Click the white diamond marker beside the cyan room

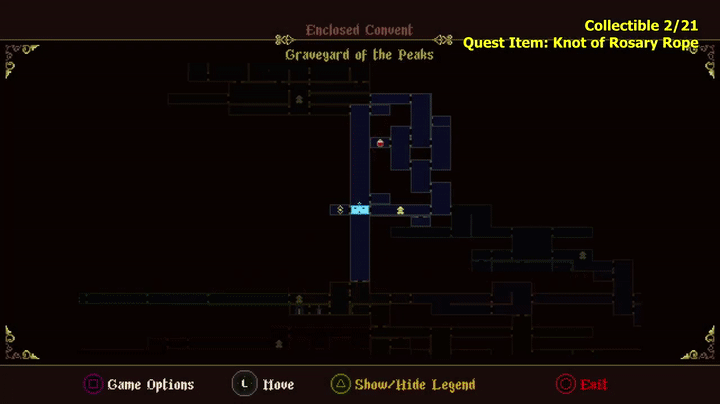[x=341, y=209]
